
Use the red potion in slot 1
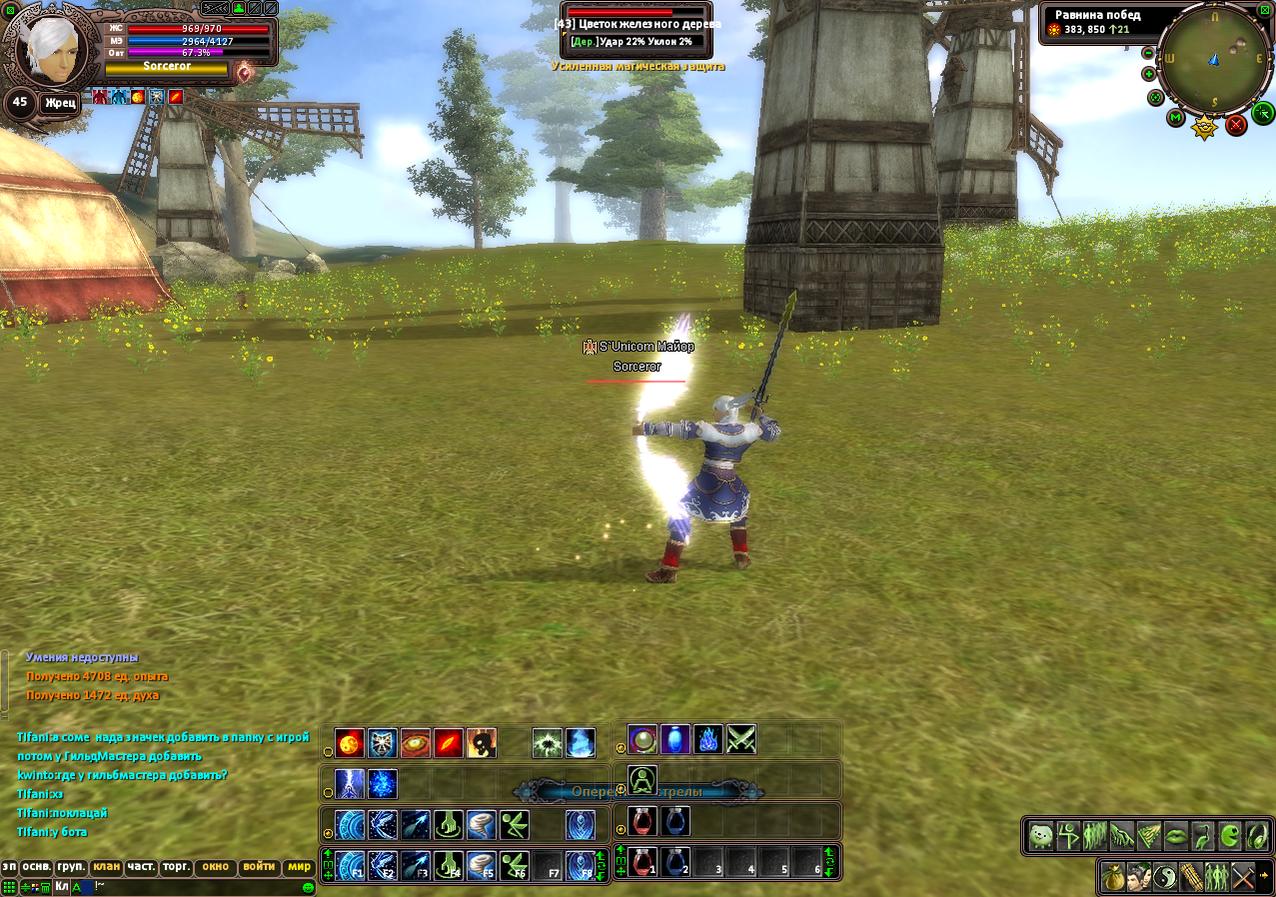click(x=642, y=862)
